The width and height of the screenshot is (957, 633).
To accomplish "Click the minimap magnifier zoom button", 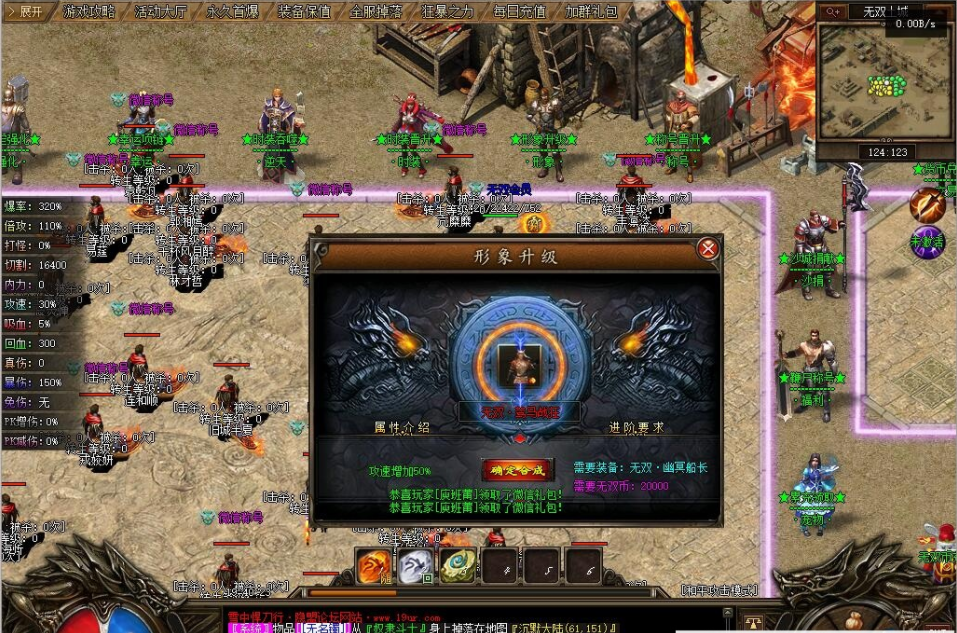I will [832, 12].
